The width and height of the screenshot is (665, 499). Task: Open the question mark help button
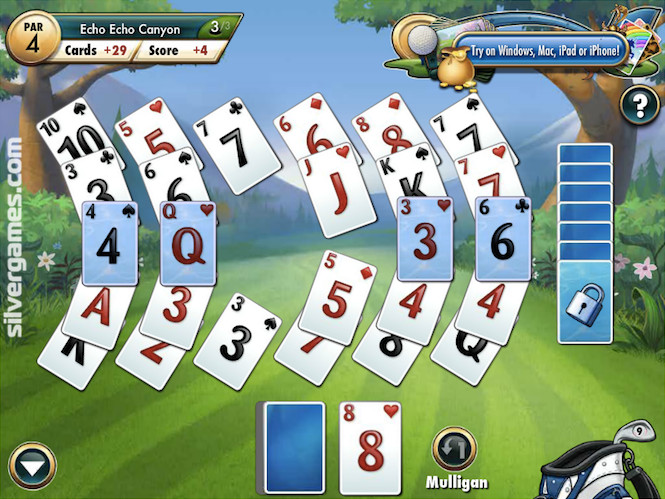pos(639,104)
